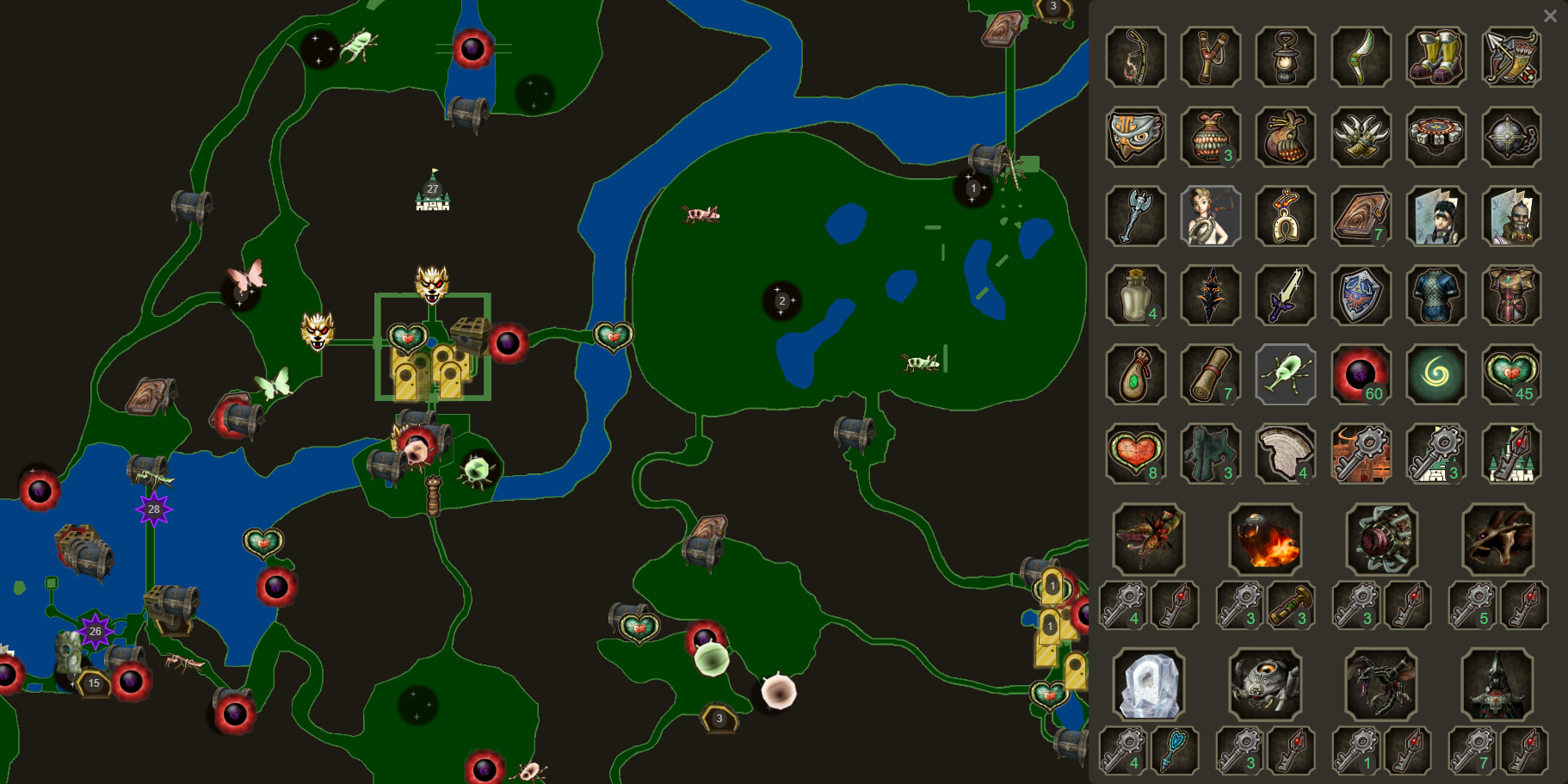Click the purple star marker numbered 28
Image resolution: width=1568 pixels, height=784 pixels.
tap(153, 509)
